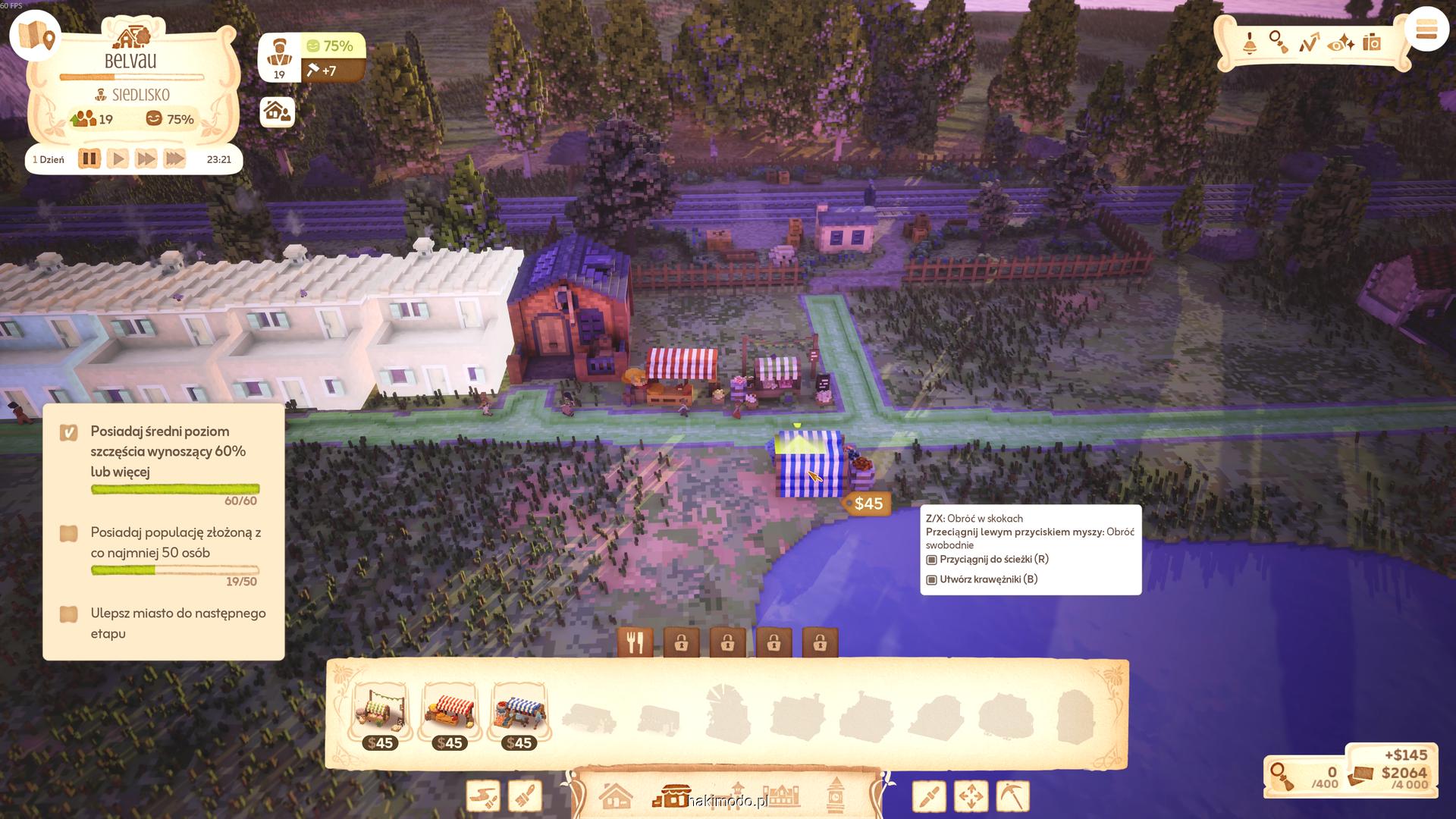The image size is (1456, 819).
Task: Switch to the fork and knife food tab
Action: pos(635,643)
